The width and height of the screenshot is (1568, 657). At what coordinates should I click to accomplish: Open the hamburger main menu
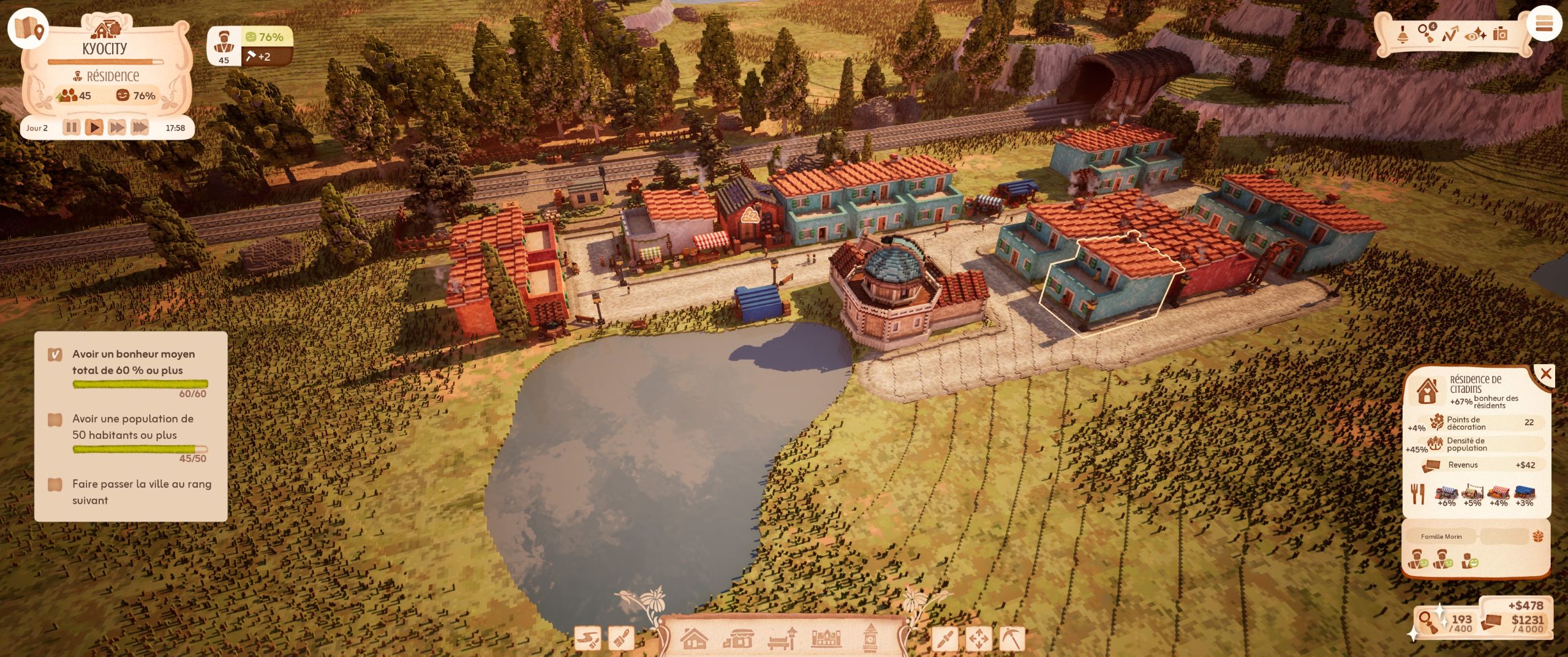click(x=1543, y=25)
